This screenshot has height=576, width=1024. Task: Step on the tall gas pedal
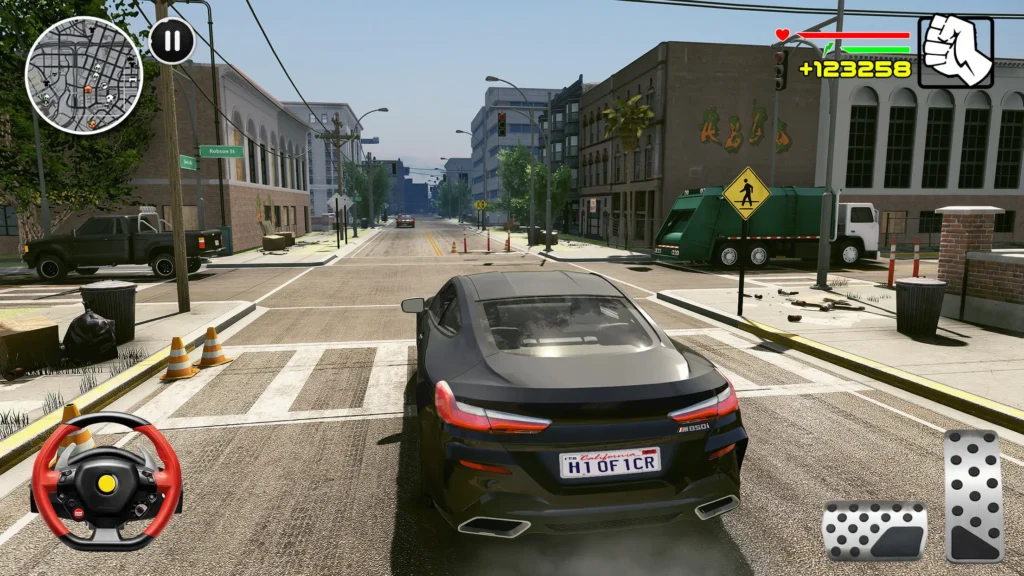(973, 496)
